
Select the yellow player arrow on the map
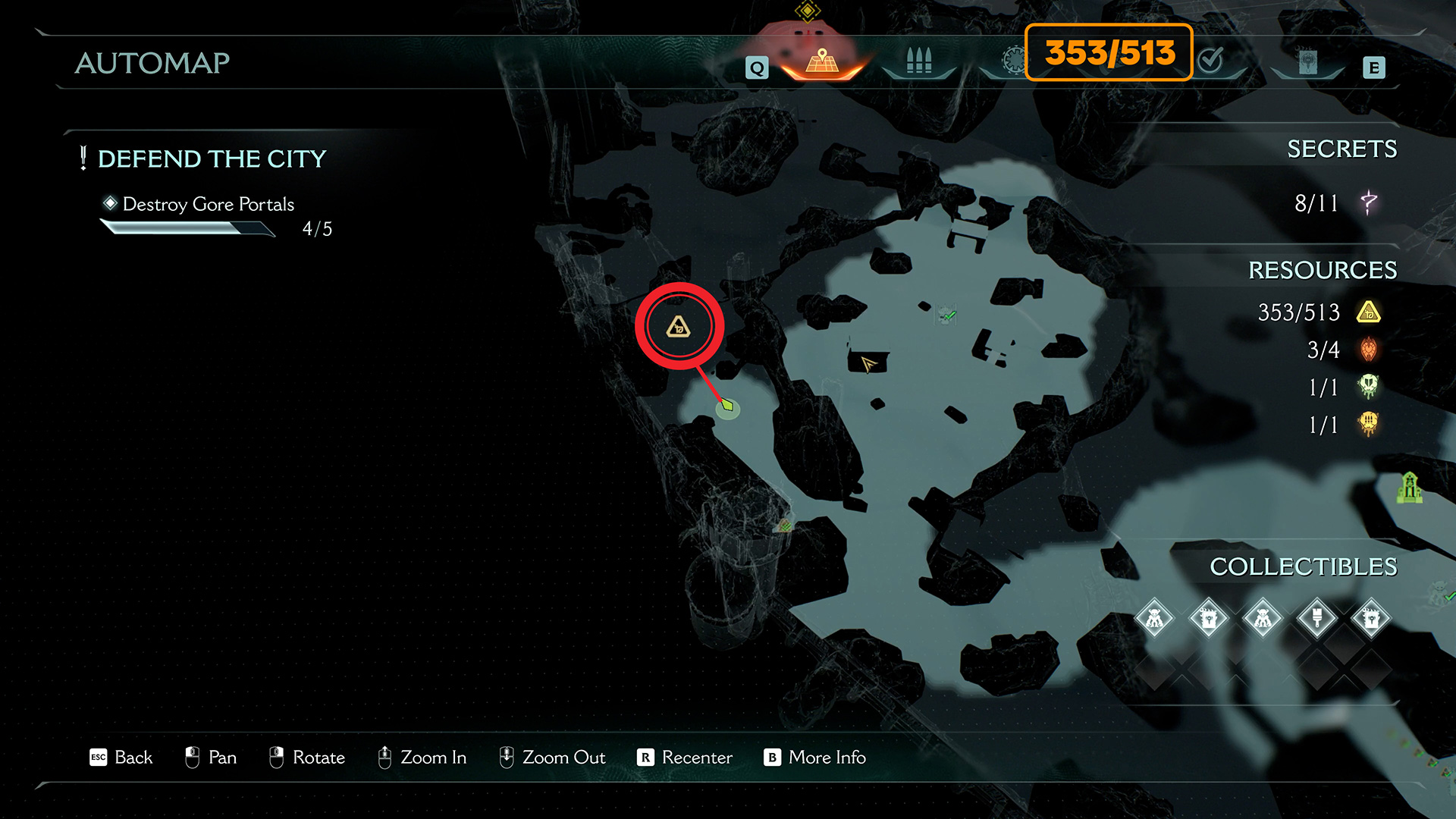coord(868,364)
